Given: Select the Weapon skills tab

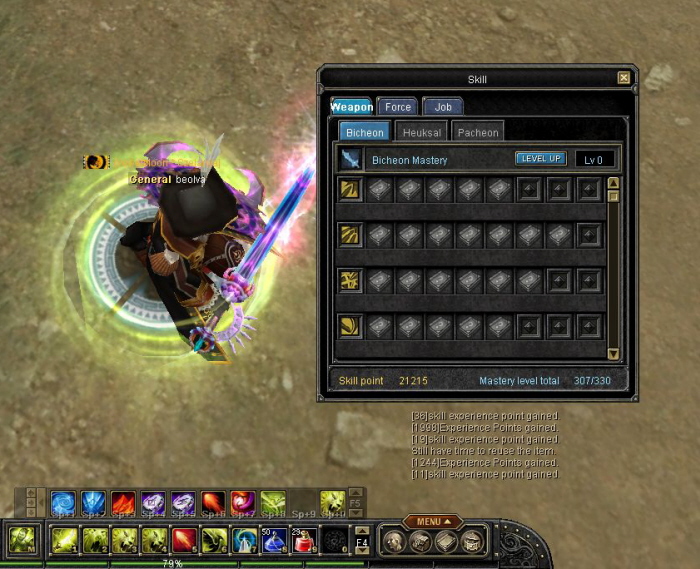Looking at the screenshot, I should tap(352, 107).
